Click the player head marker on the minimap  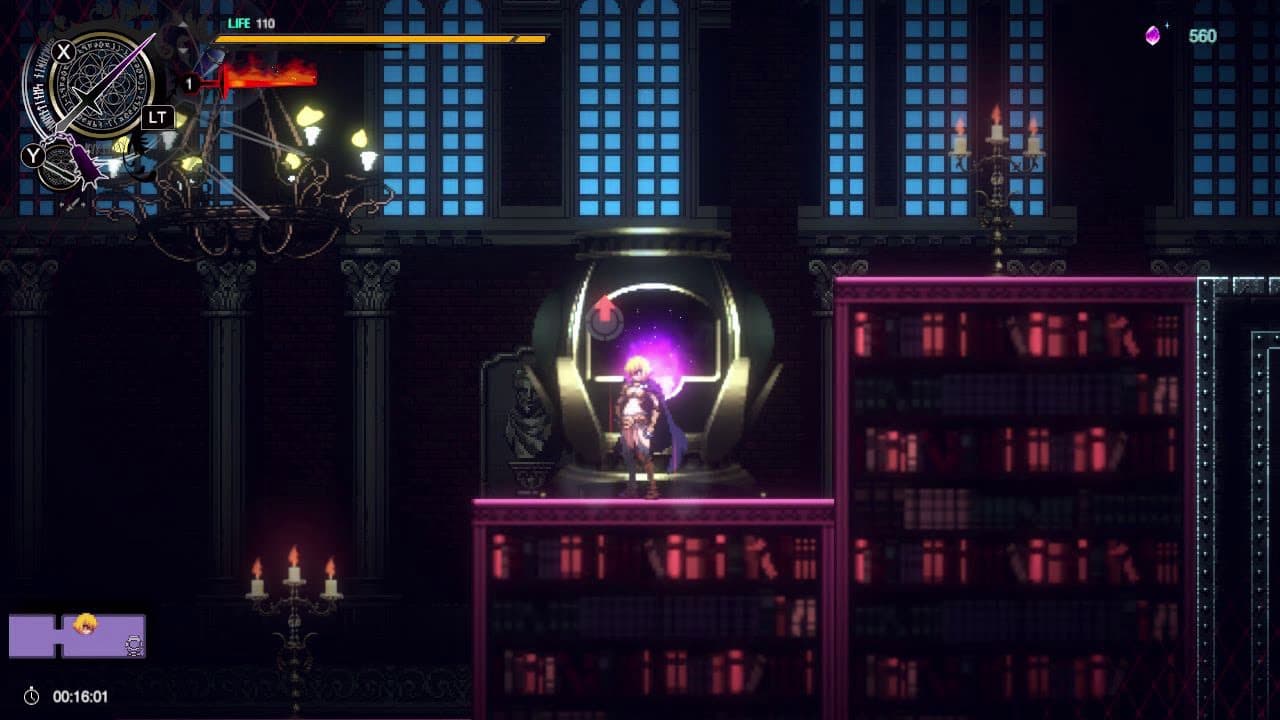coord(84,623)
